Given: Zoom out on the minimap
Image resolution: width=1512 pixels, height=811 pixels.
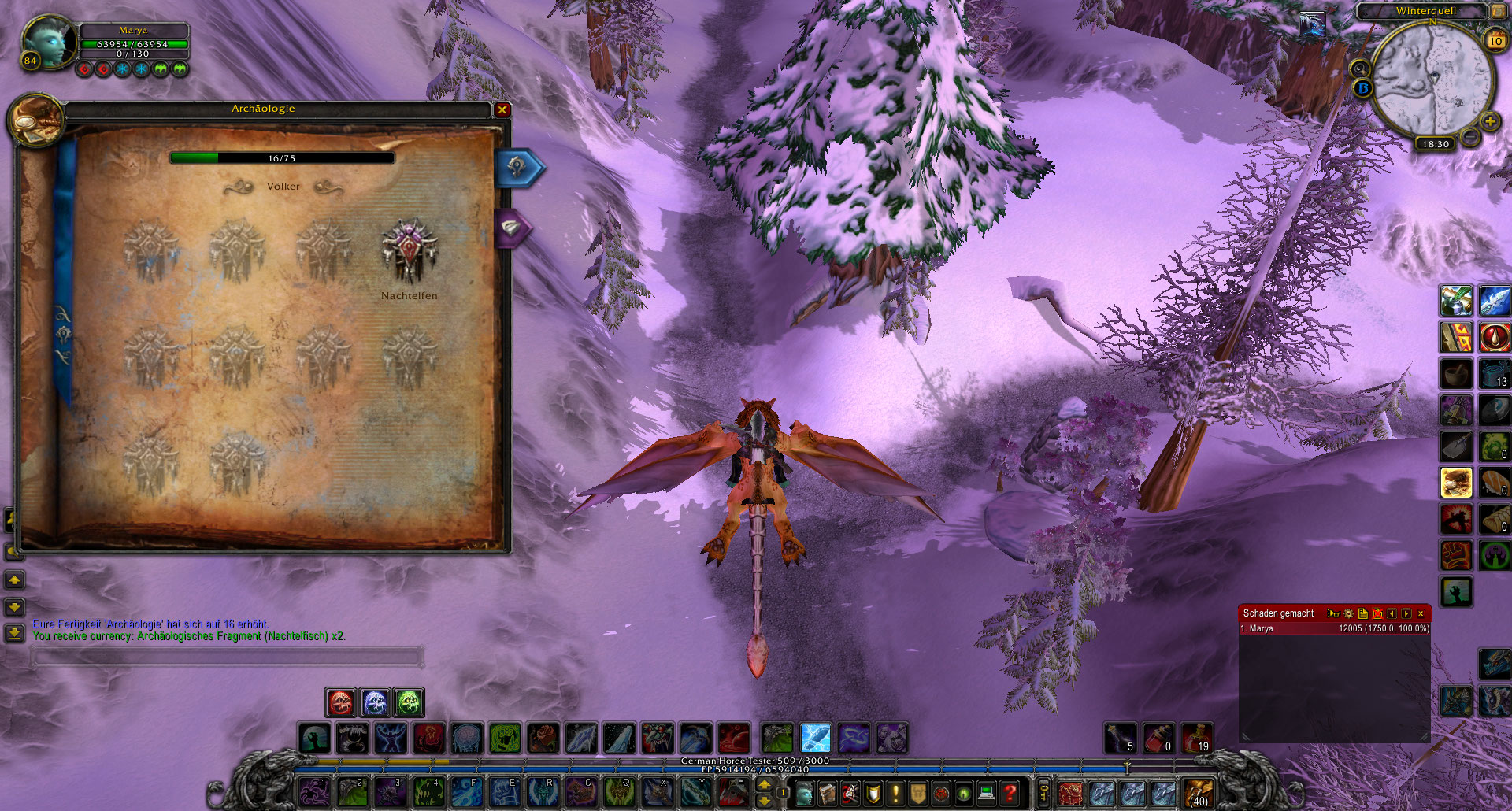Looking at the screenshot, I should [1469, 137].
